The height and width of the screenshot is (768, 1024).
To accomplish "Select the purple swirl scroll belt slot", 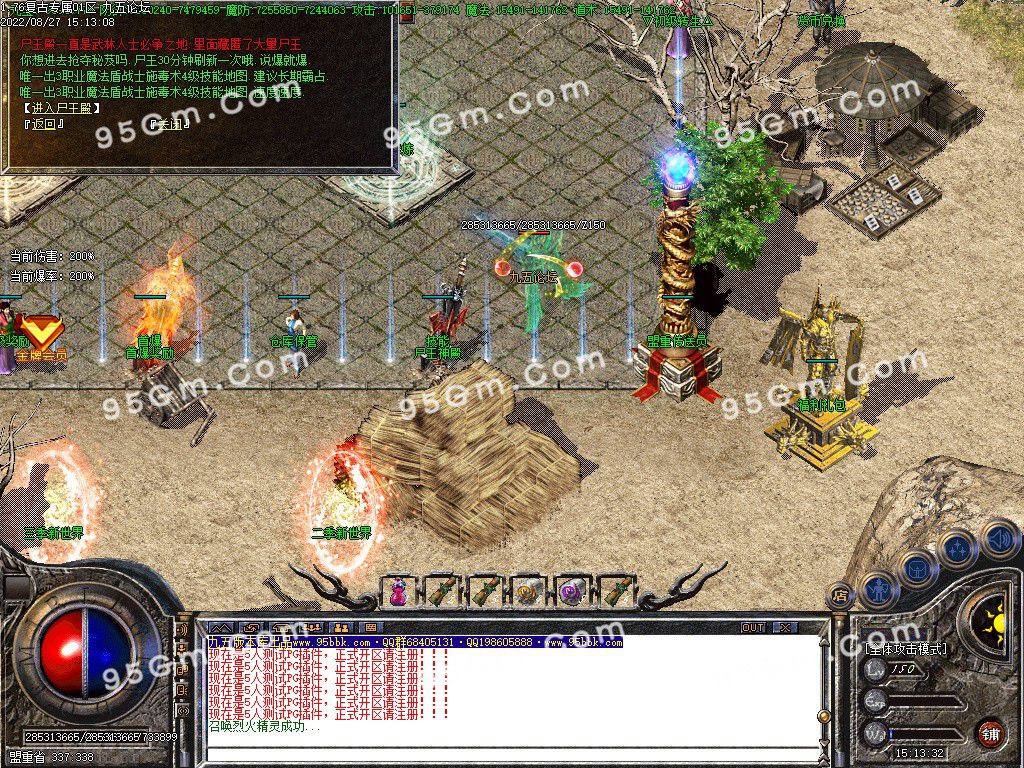I will [x=572, y=591].
